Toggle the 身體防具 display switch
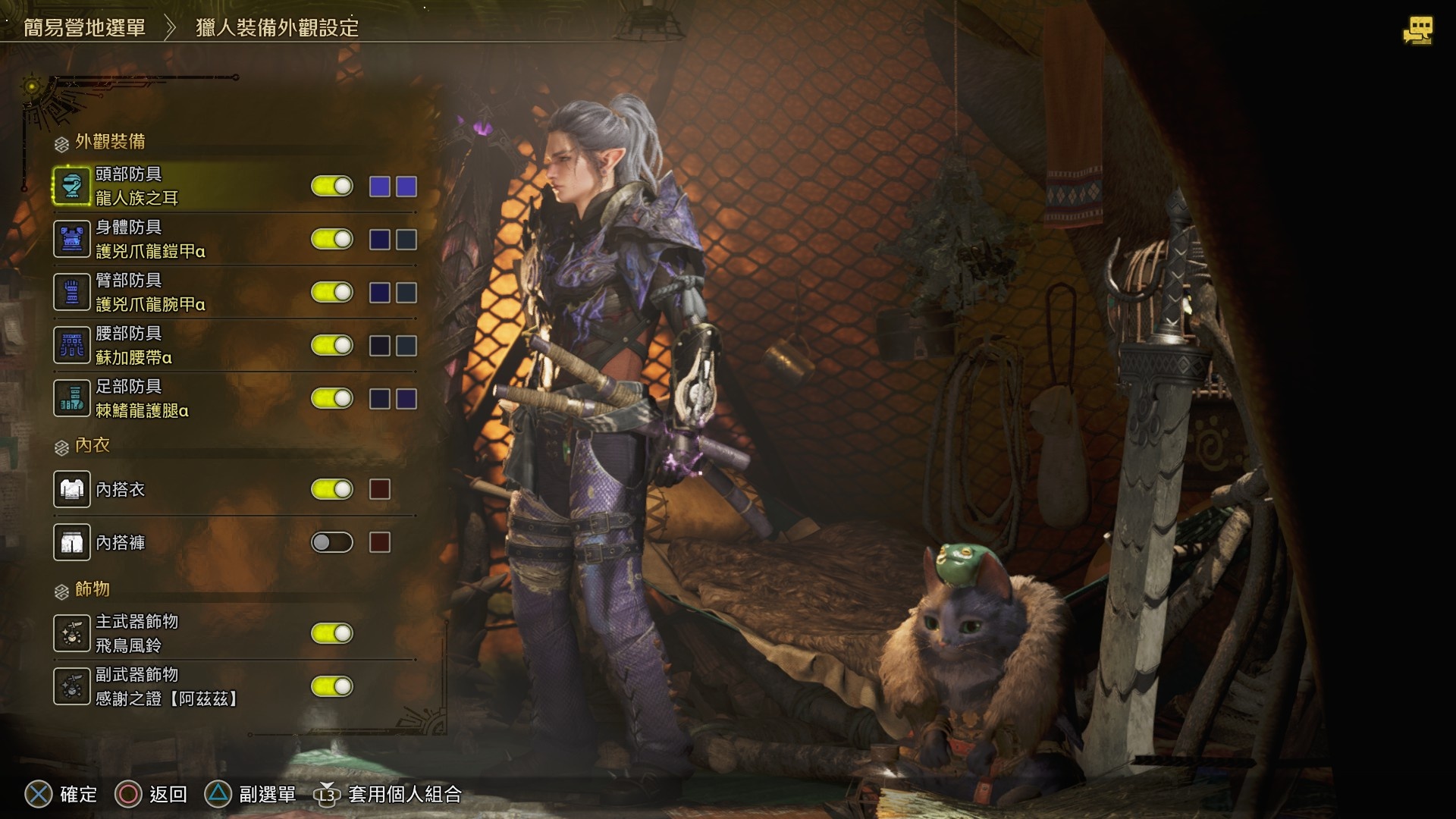 [332, 240]
